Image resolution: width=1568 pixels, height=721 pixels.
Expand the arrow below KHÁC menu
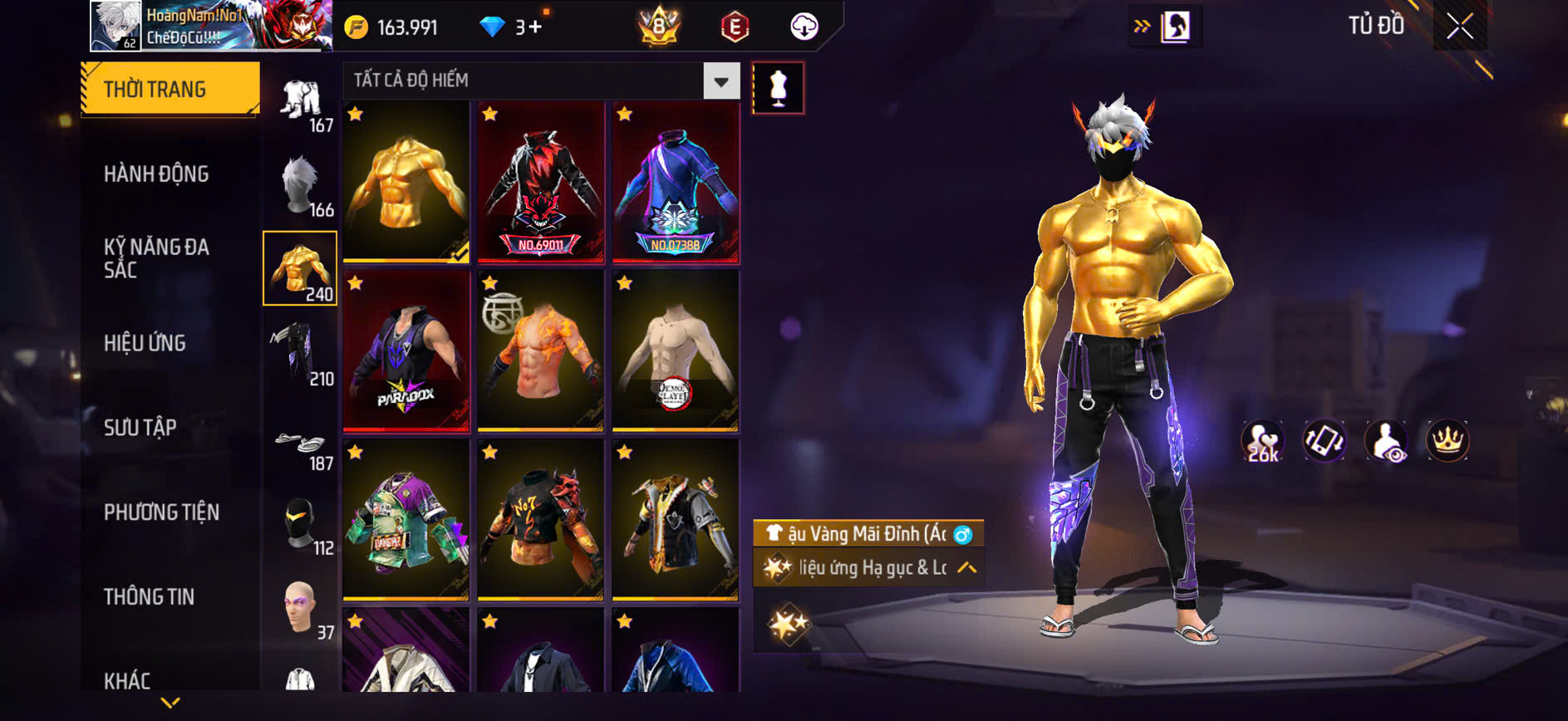(170, 702)
